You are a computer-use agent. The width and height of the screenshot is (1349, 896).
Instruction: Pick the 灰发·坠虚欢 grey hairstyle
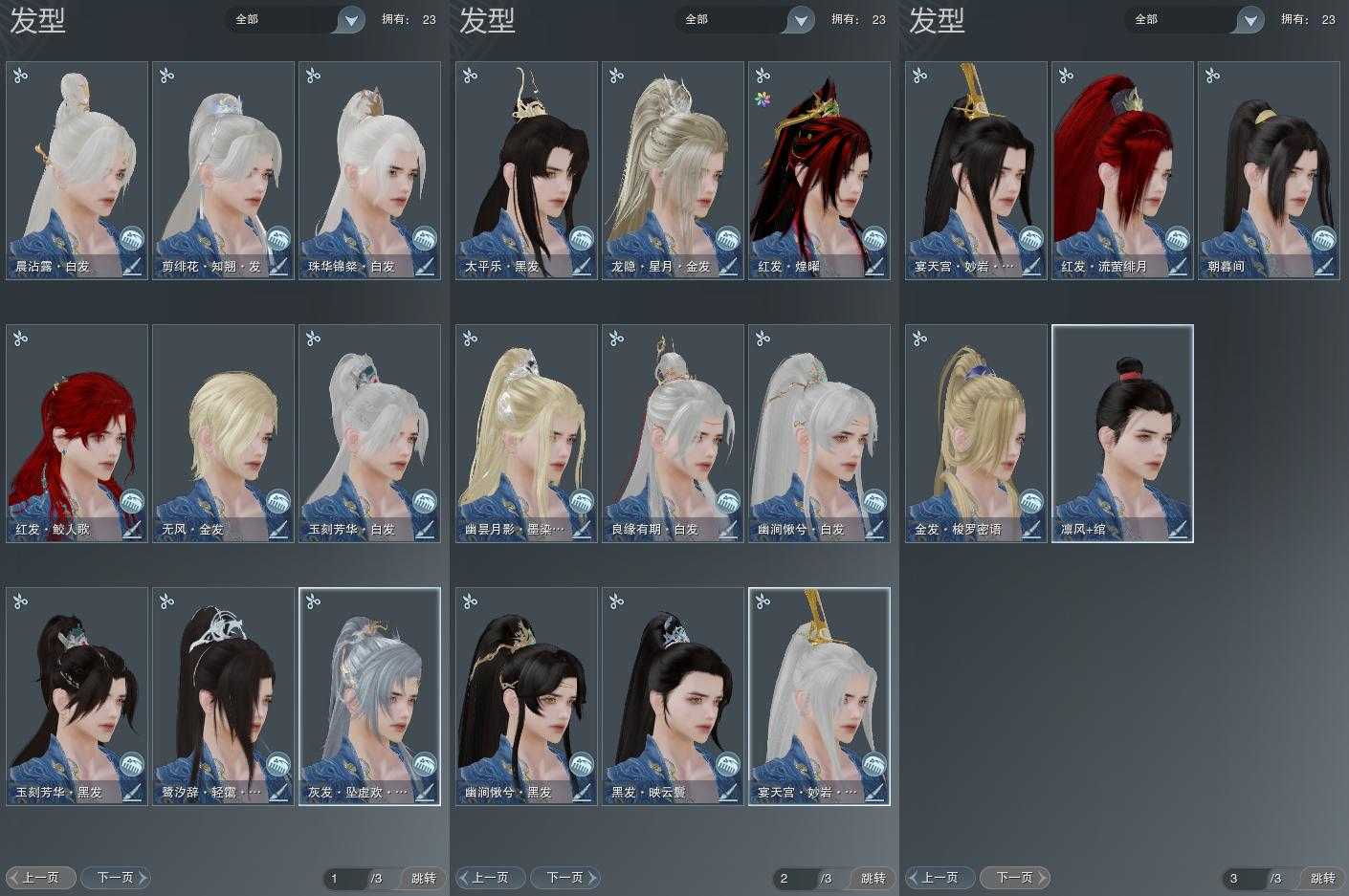click(370, 696)
